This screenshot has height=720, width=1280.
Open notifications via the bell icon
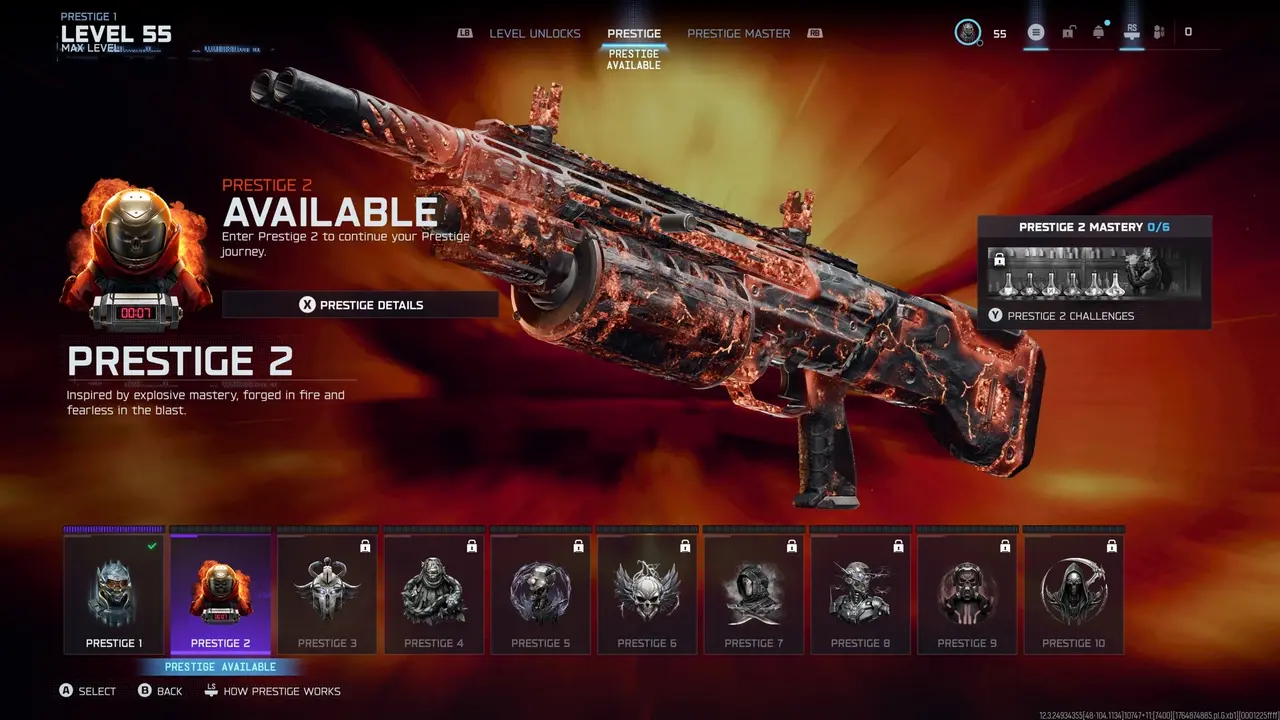tap(1099, 31)
